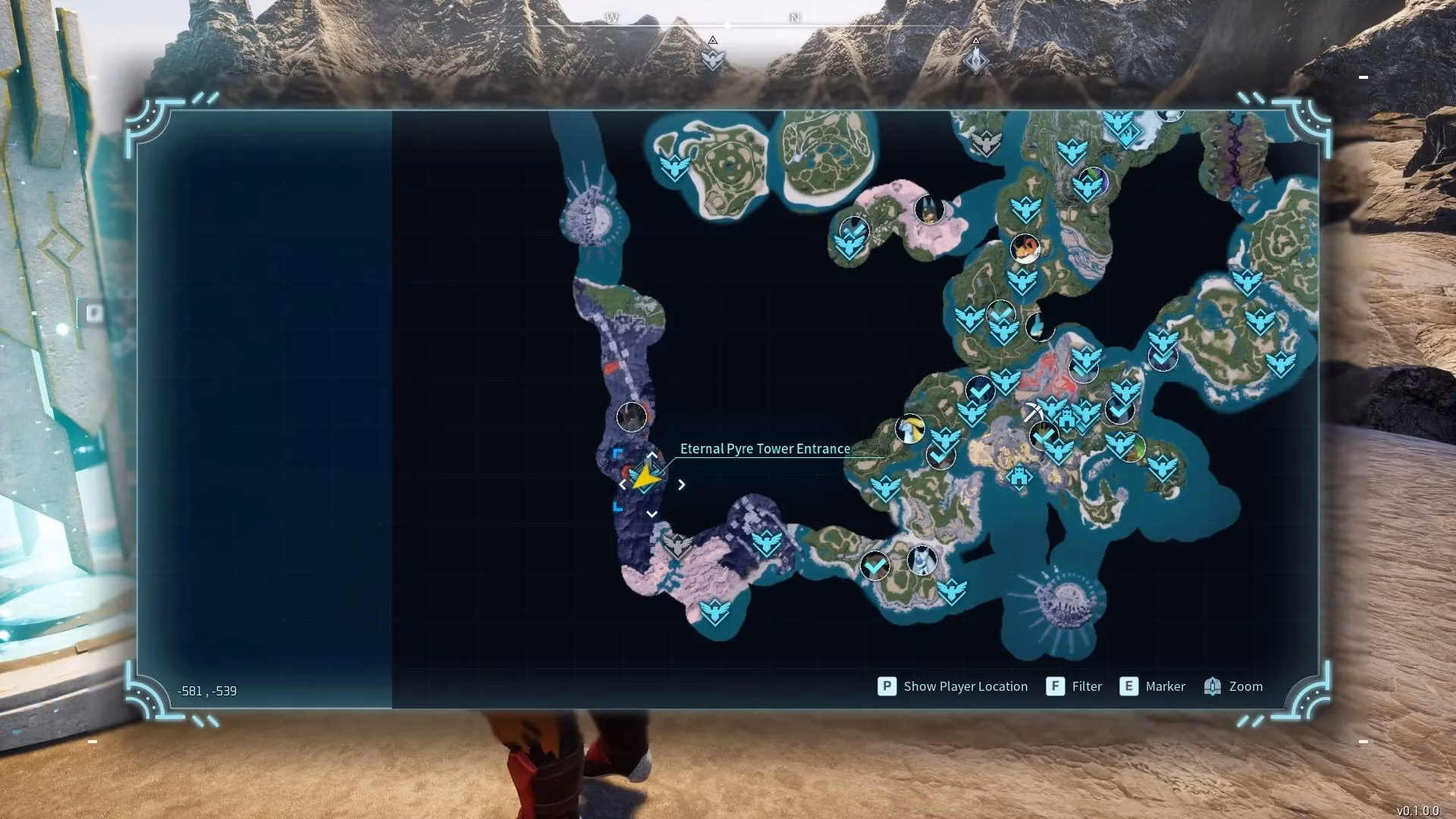Select the greyed-out eagle marker on the northern island
Viewport: 1456px width, 819px height.
click(x=986, y=142)
